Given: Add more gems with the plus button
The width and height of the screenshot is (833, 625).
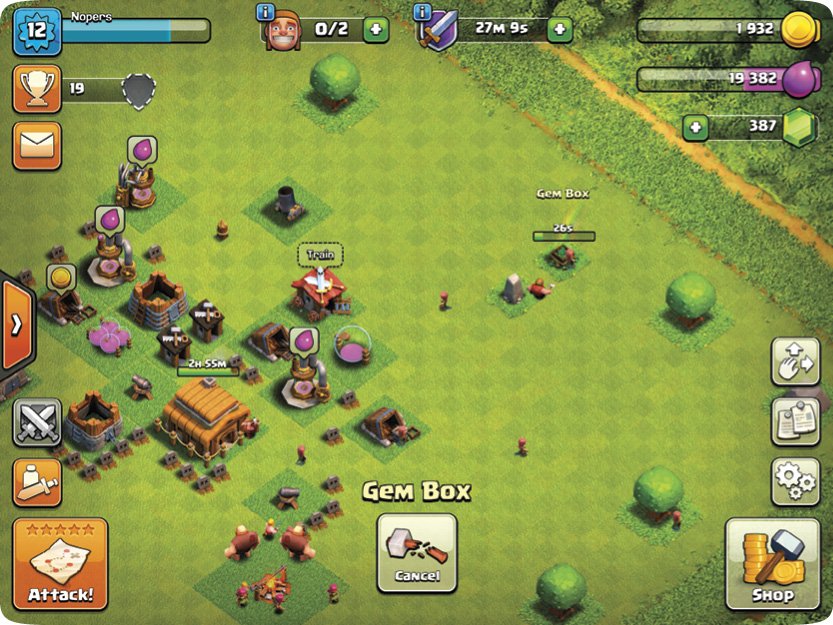Looking at the screenshot, I should [695, 128].
